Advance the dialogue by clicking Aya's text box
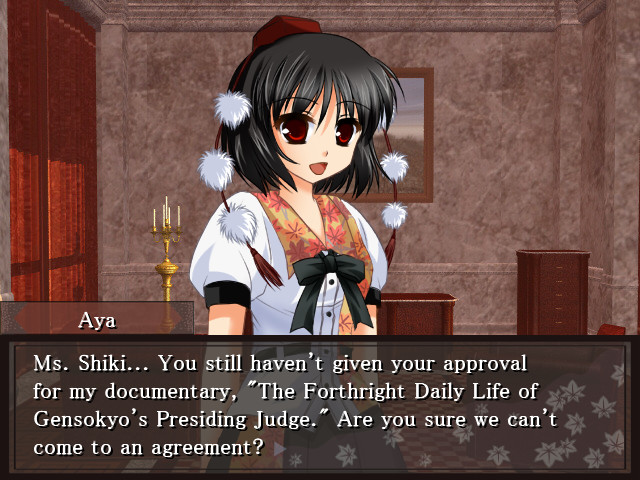 [320, 405]
